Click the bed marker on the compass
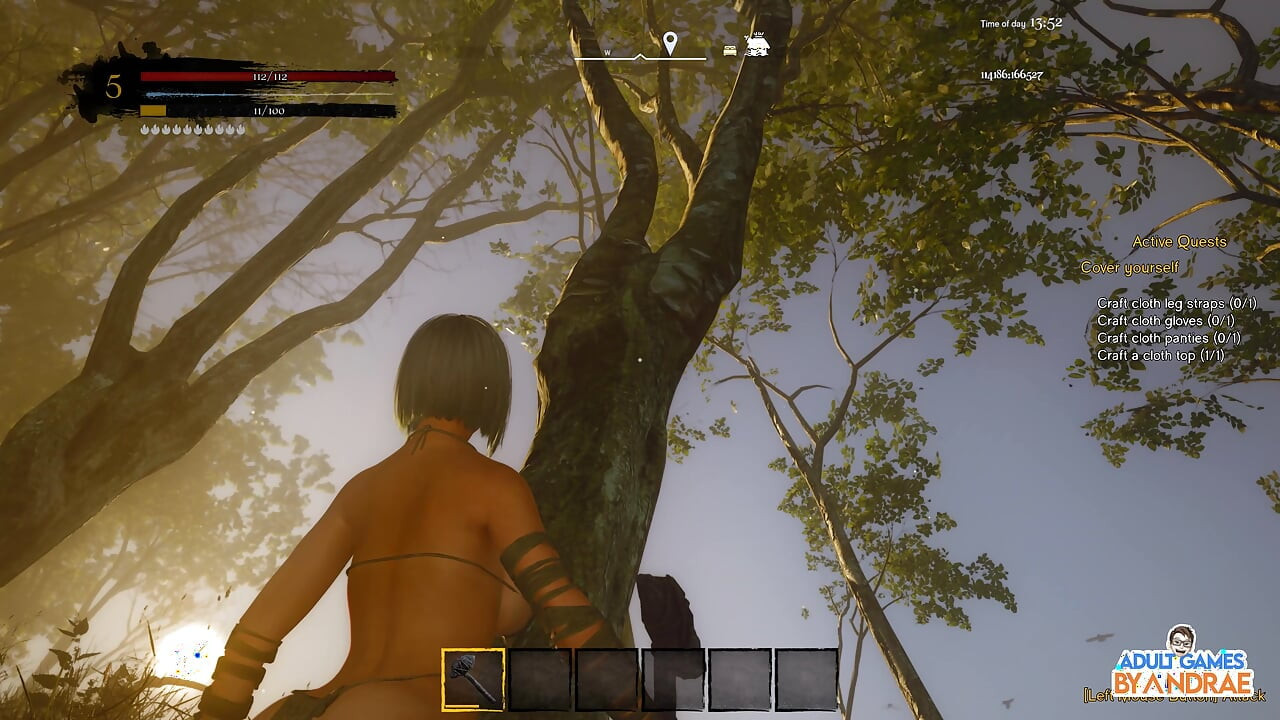The image size is (1280, 720). [x=731, y=49]
